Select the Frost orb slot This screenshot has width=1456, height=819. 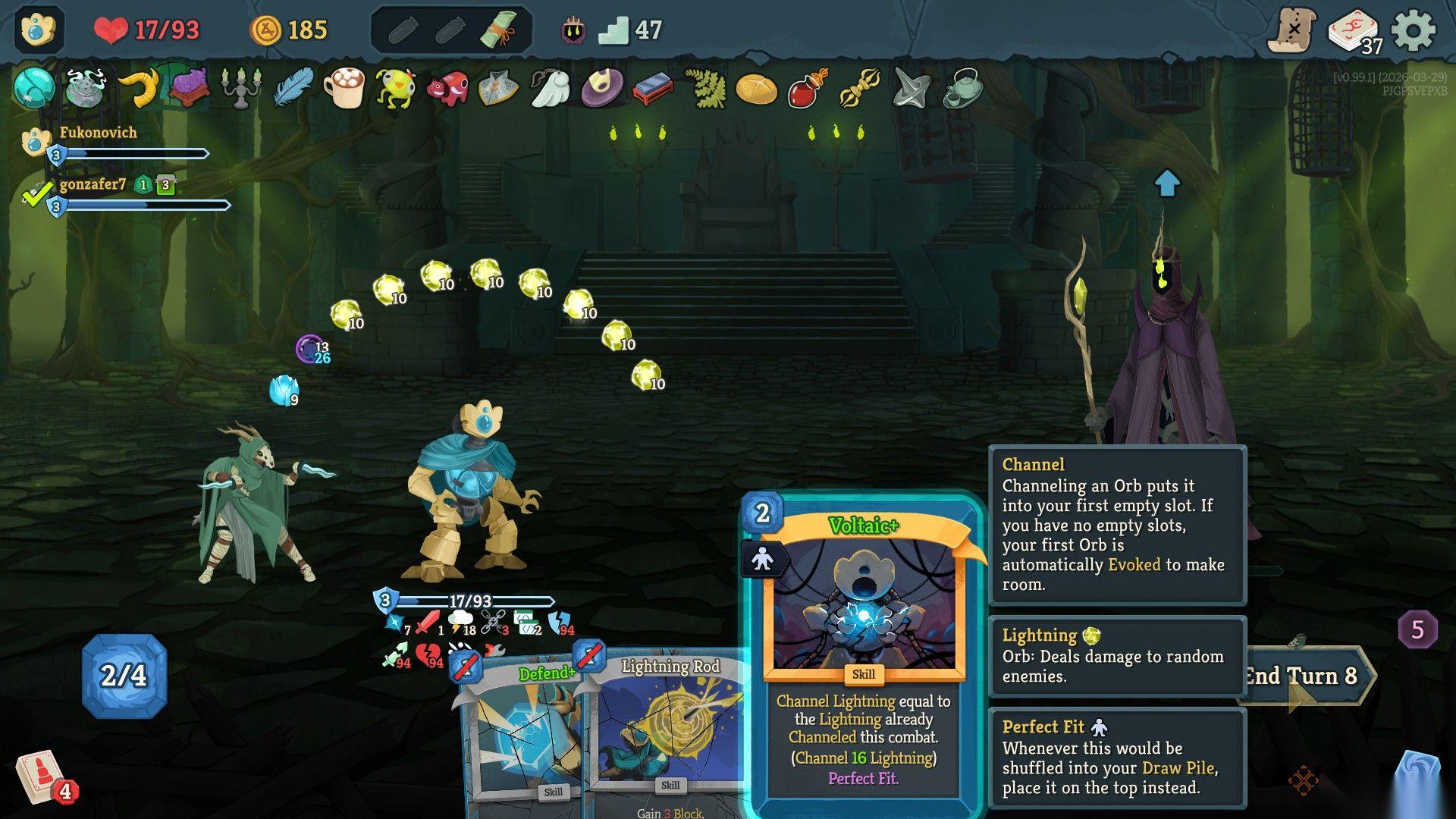pos(283,390)
